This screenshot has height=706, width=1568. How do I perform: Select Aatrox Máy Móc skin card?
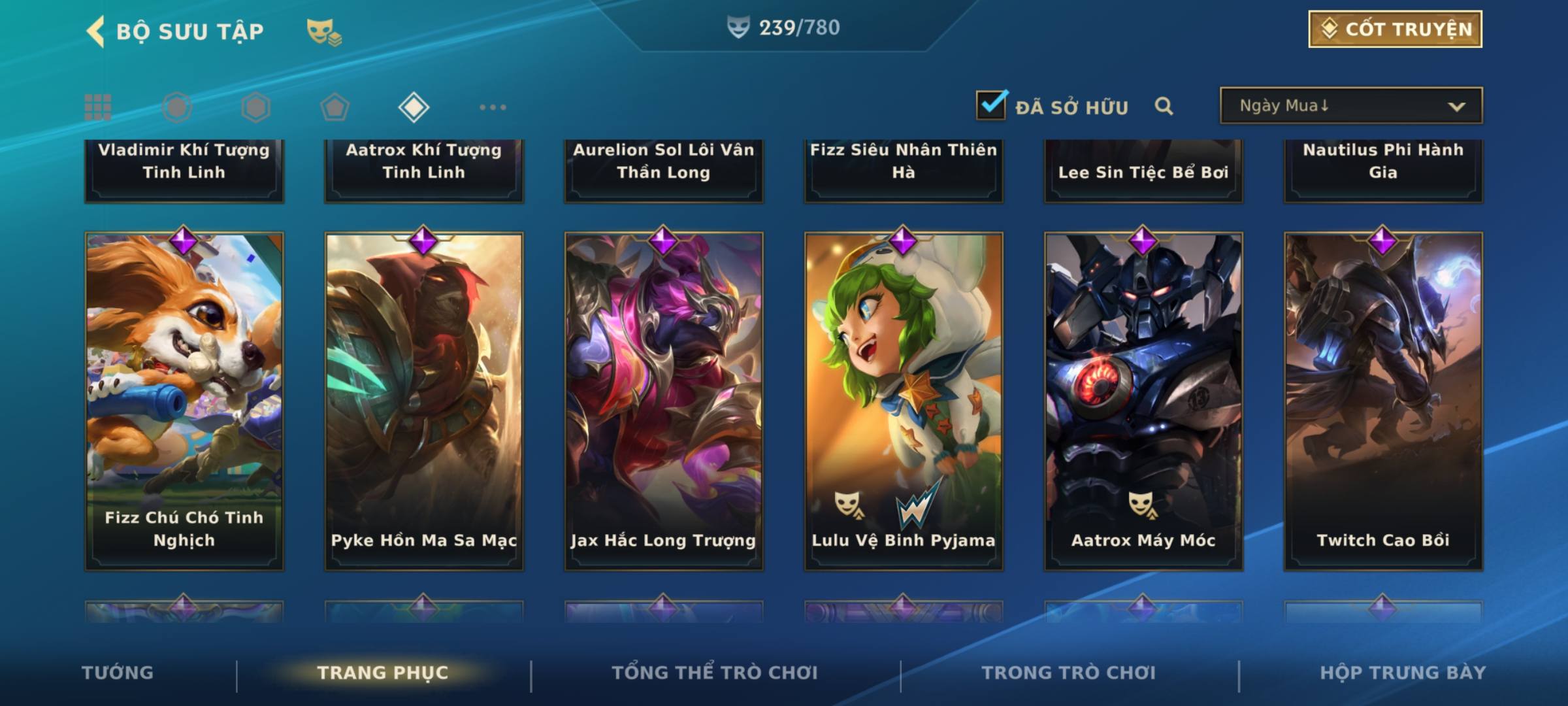[1143, 401]
